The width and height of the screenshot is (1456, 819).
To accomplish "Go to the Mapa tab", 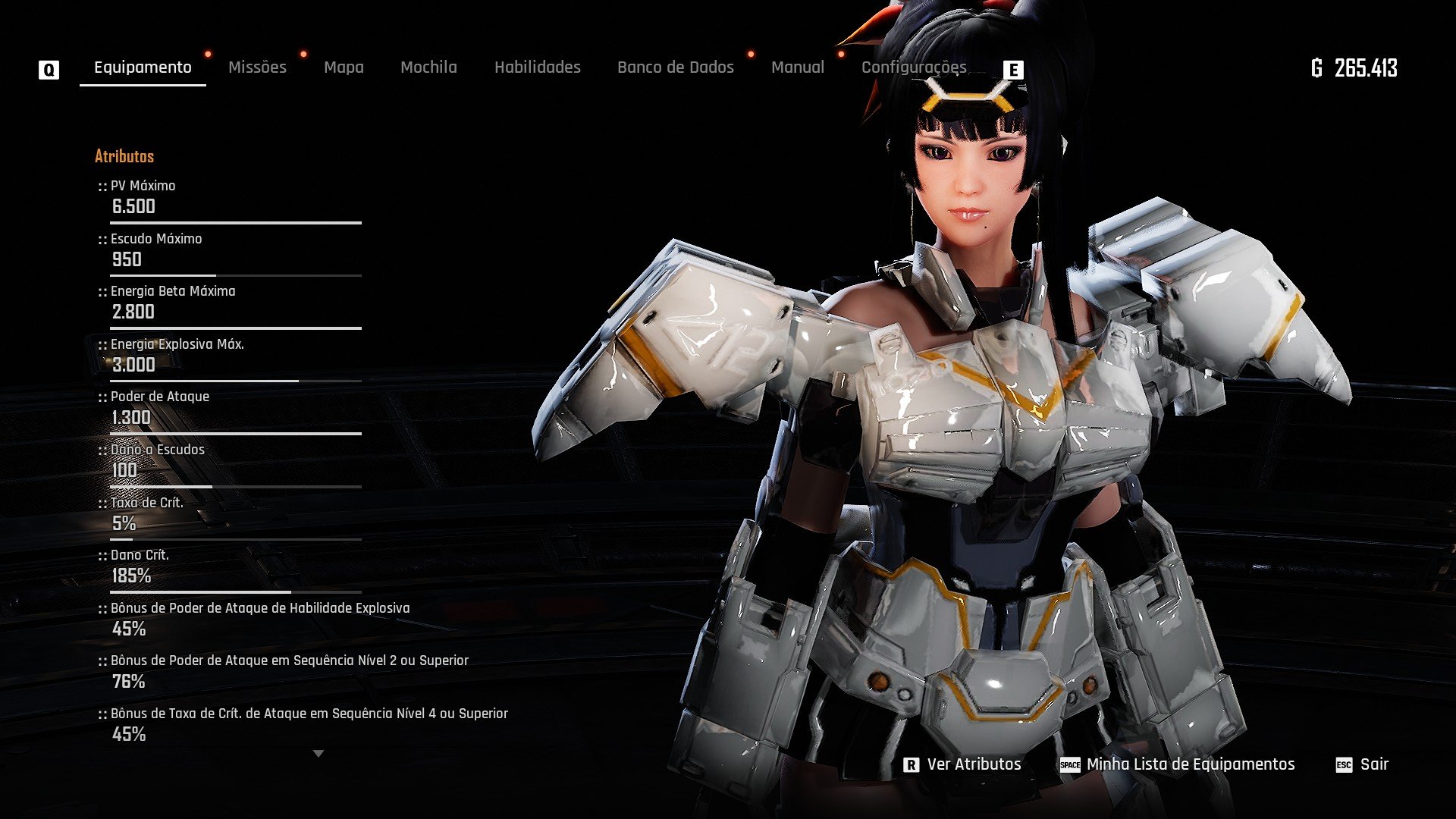I will [344, 67].
